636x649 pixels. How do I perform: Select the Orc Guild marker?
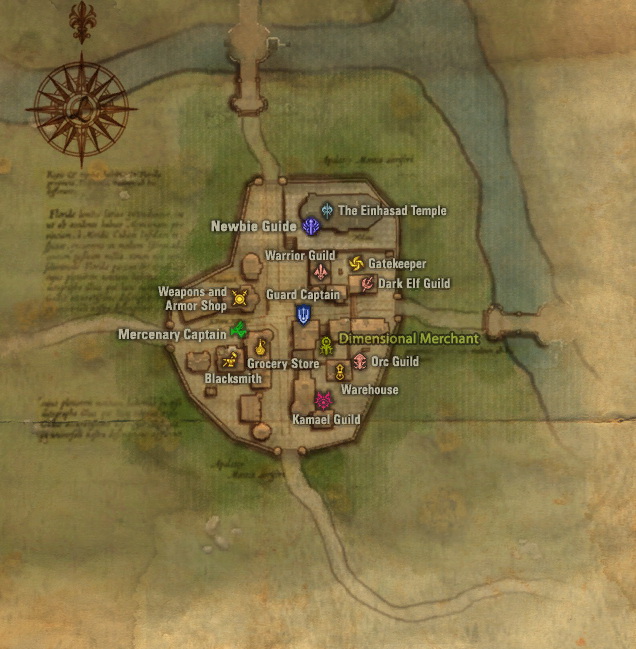click(x=358, y=360)
